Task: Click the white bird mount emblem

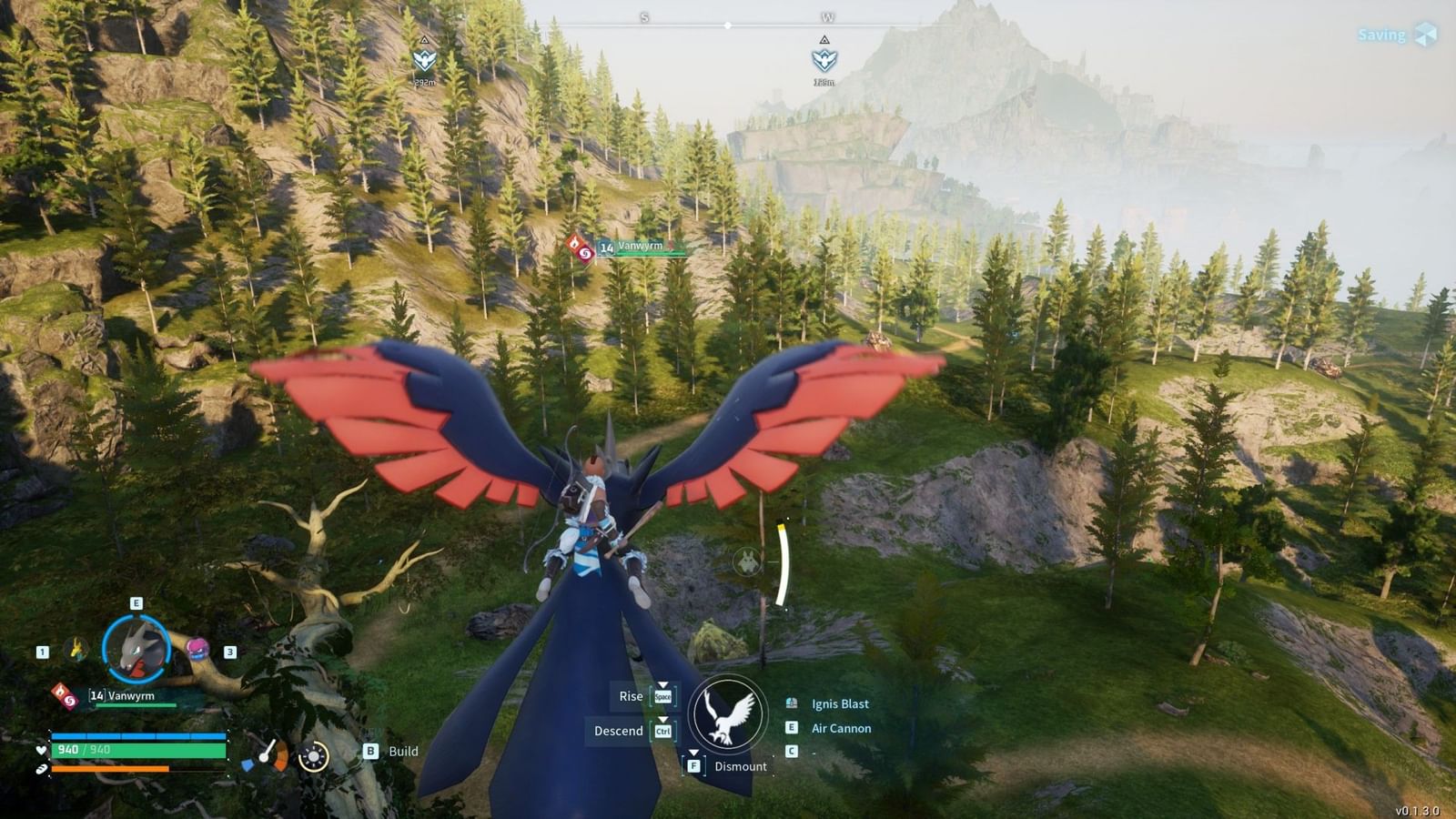Action: [727, 714]
